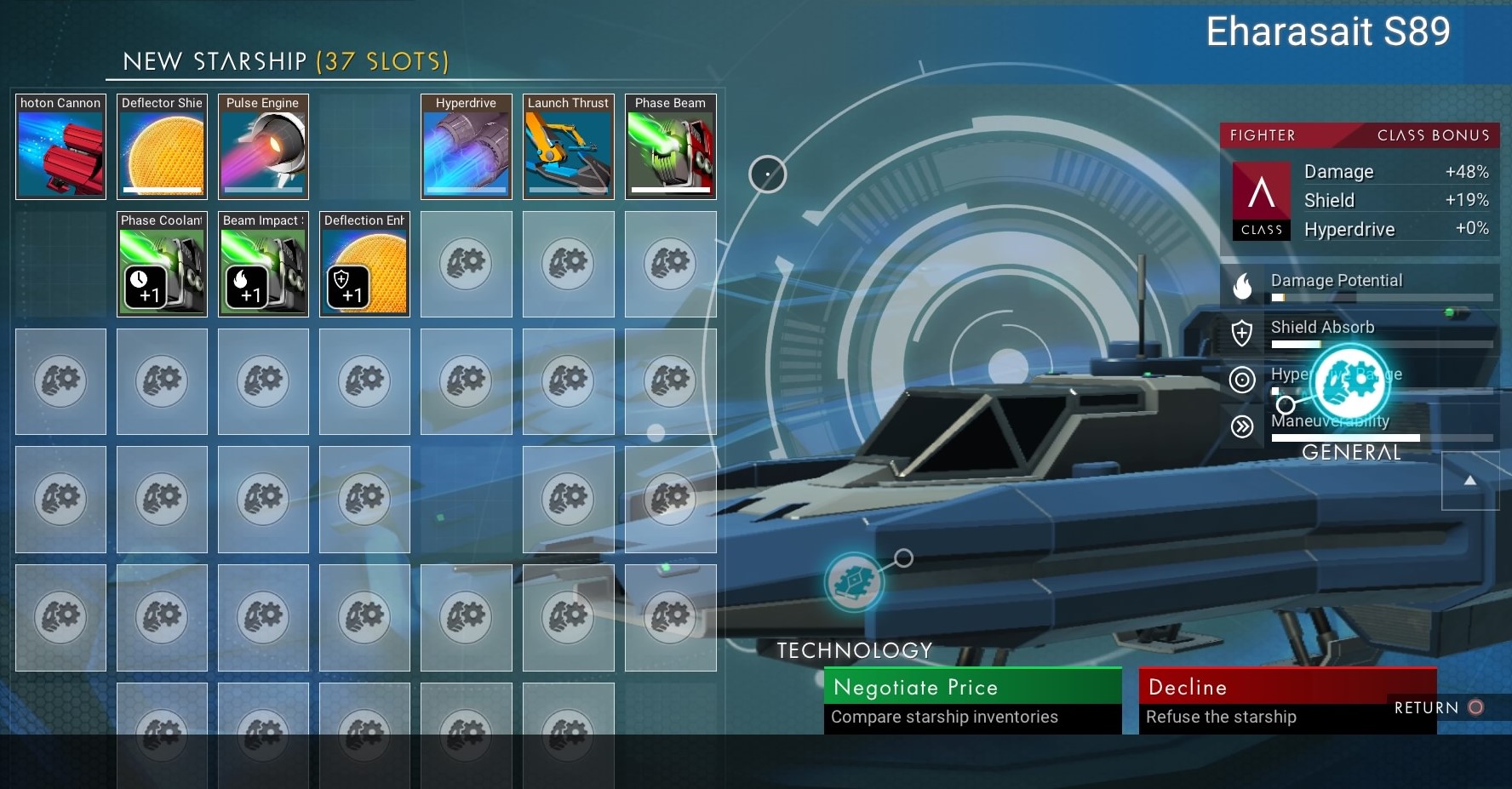Click the up arrow box under the stats
The image size is (1512, 789).
[x=1469, y=481]
